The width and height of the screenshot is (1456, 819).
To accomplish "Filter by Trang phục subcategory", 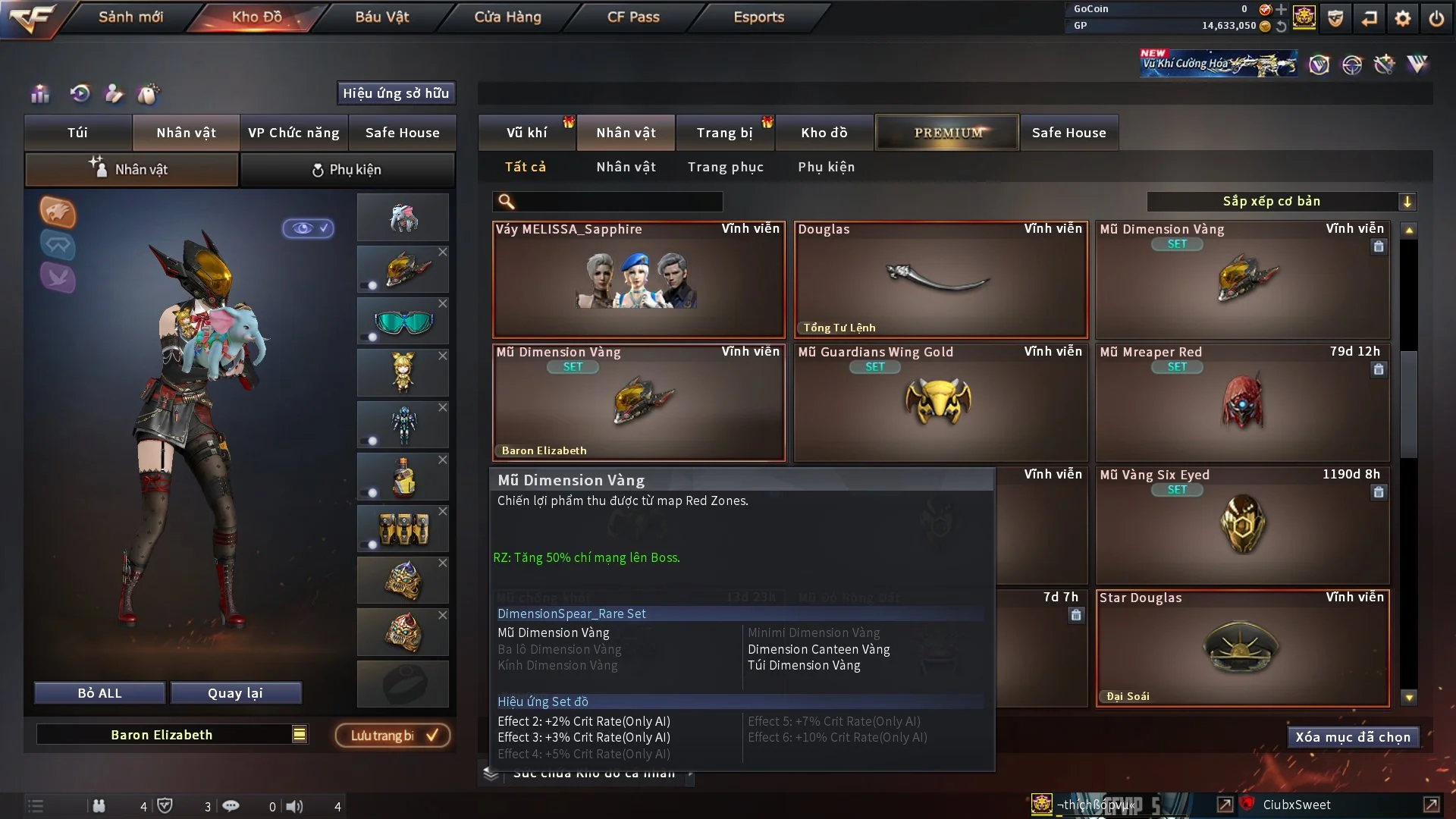I will 725,167.
